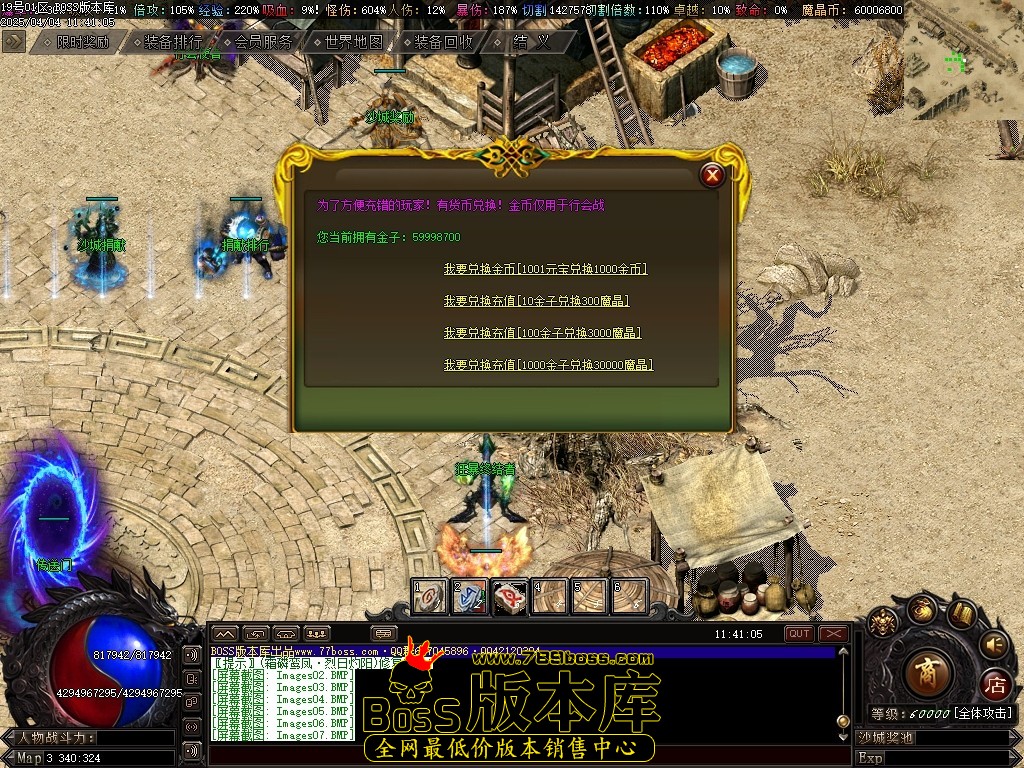Choose the 1001元宝 to 1000金币 exchange option
Image resolution: width=1024 pixels, height=768 pixels.
pyautogui.click(x=545, y=270)
